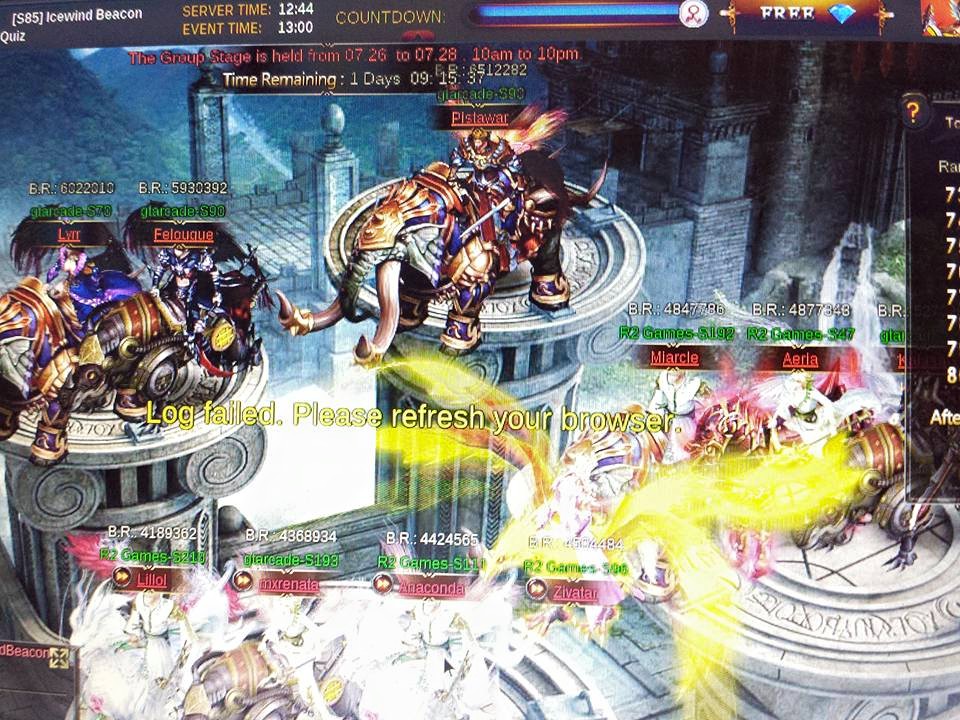The image size is (960, 720).
Task: Select the Miarcle name plate
Action: click(x=674, y=358)
